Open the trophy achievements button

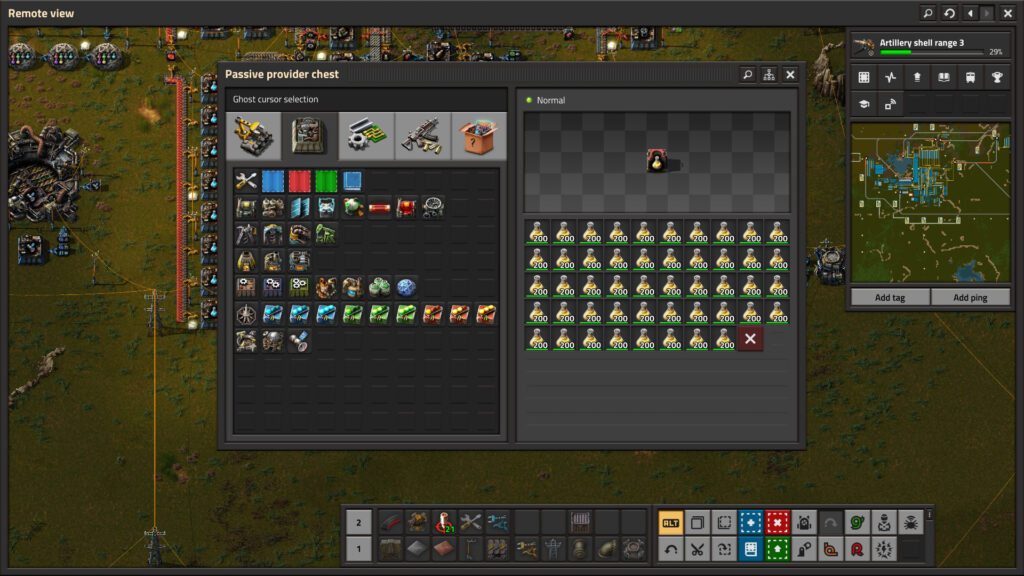[996, 77]
